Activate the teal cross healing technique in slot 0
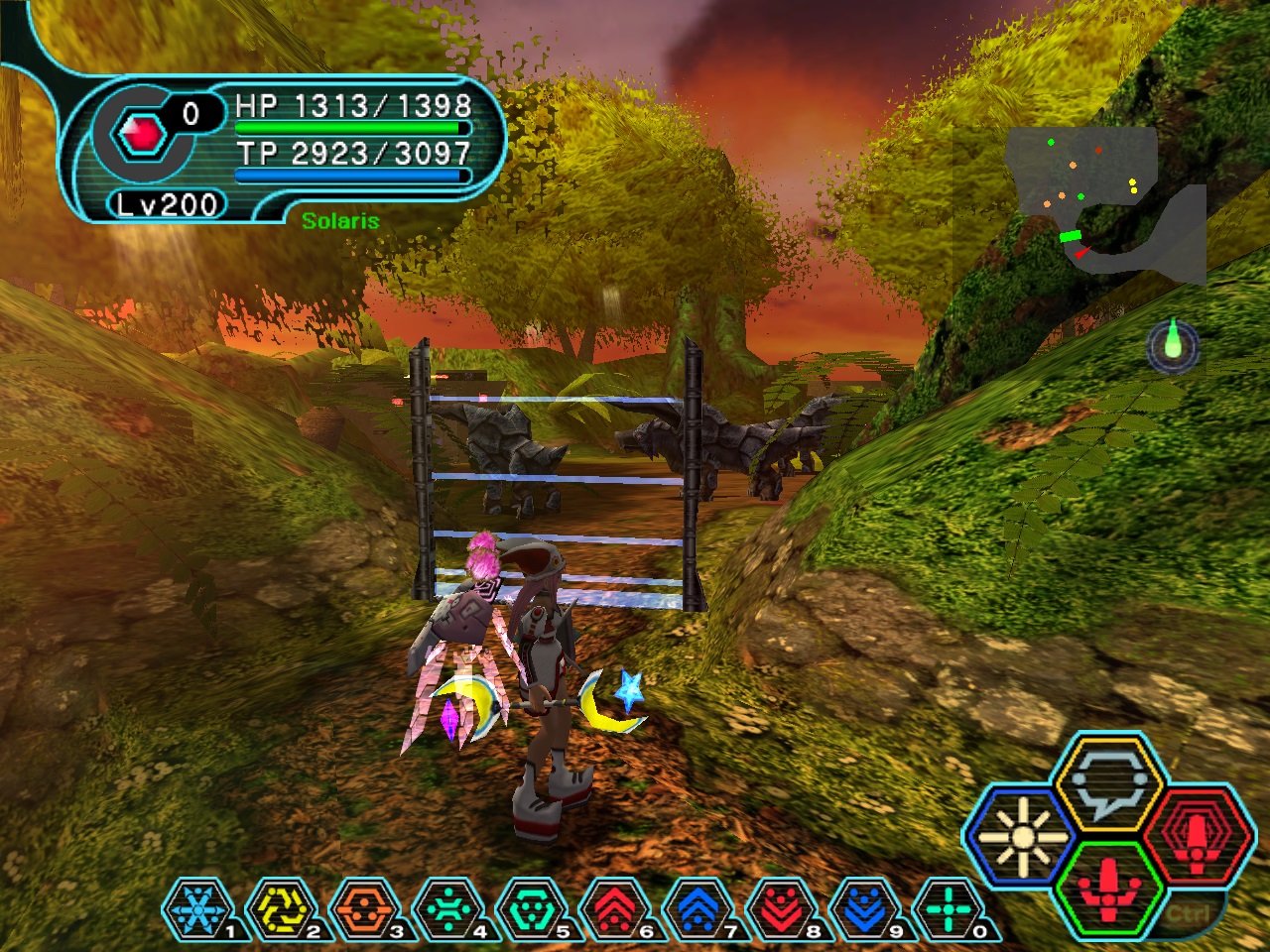The width and height of the screenshot is (1270, 952). (947, 908)
